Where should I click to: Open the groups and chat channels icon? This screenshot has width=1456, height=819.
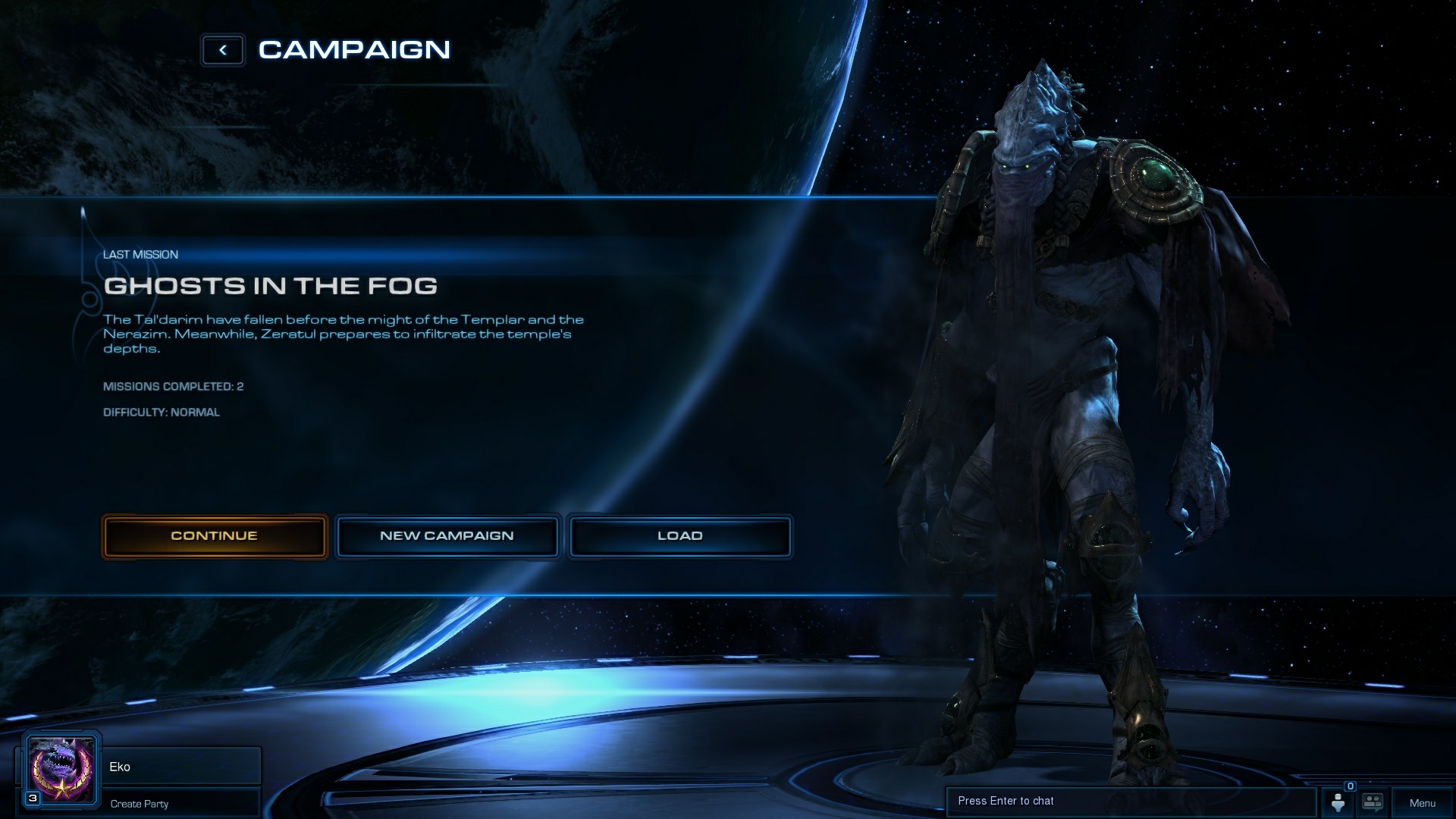[1373, 802]
